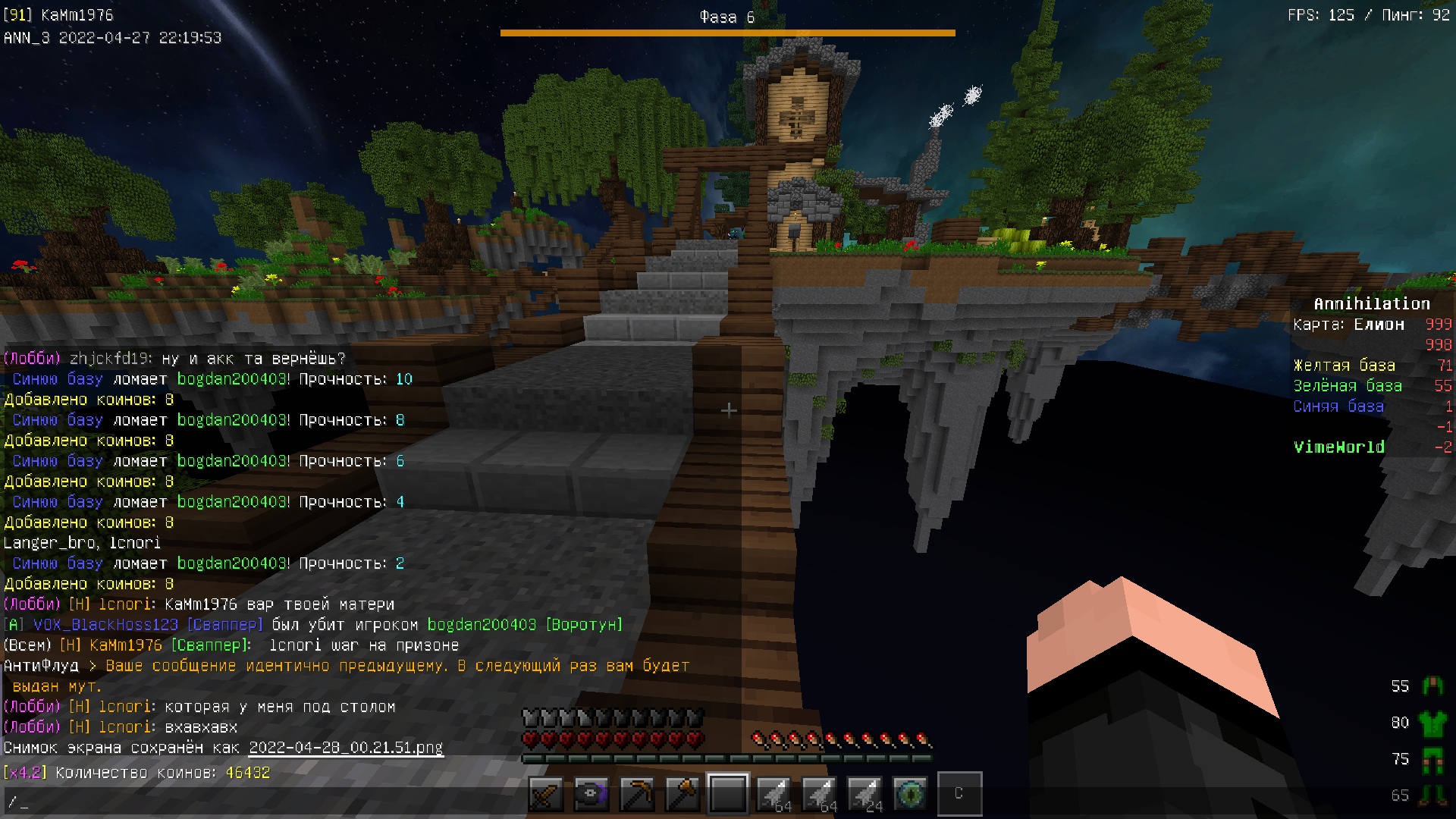Select the stack of 24 arrows
Viewport: 1456px width, 819px height.
864,793
